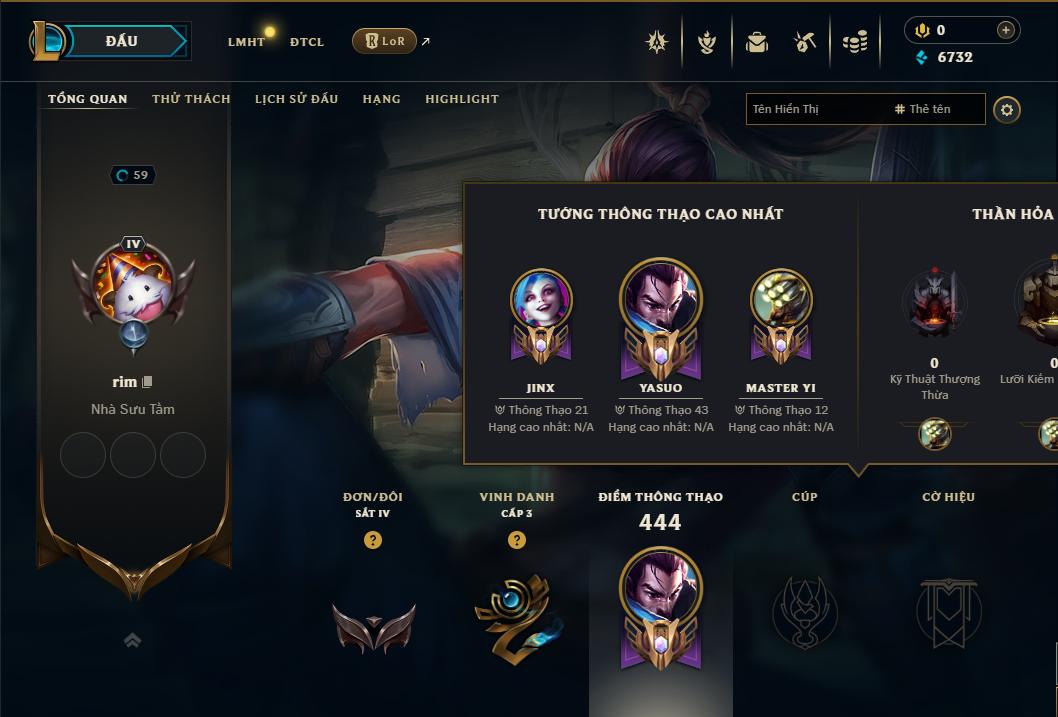Open the store coins icon
Image resolution: width=1058 pixels, height=717 pixels.
(x=855, y=42)
